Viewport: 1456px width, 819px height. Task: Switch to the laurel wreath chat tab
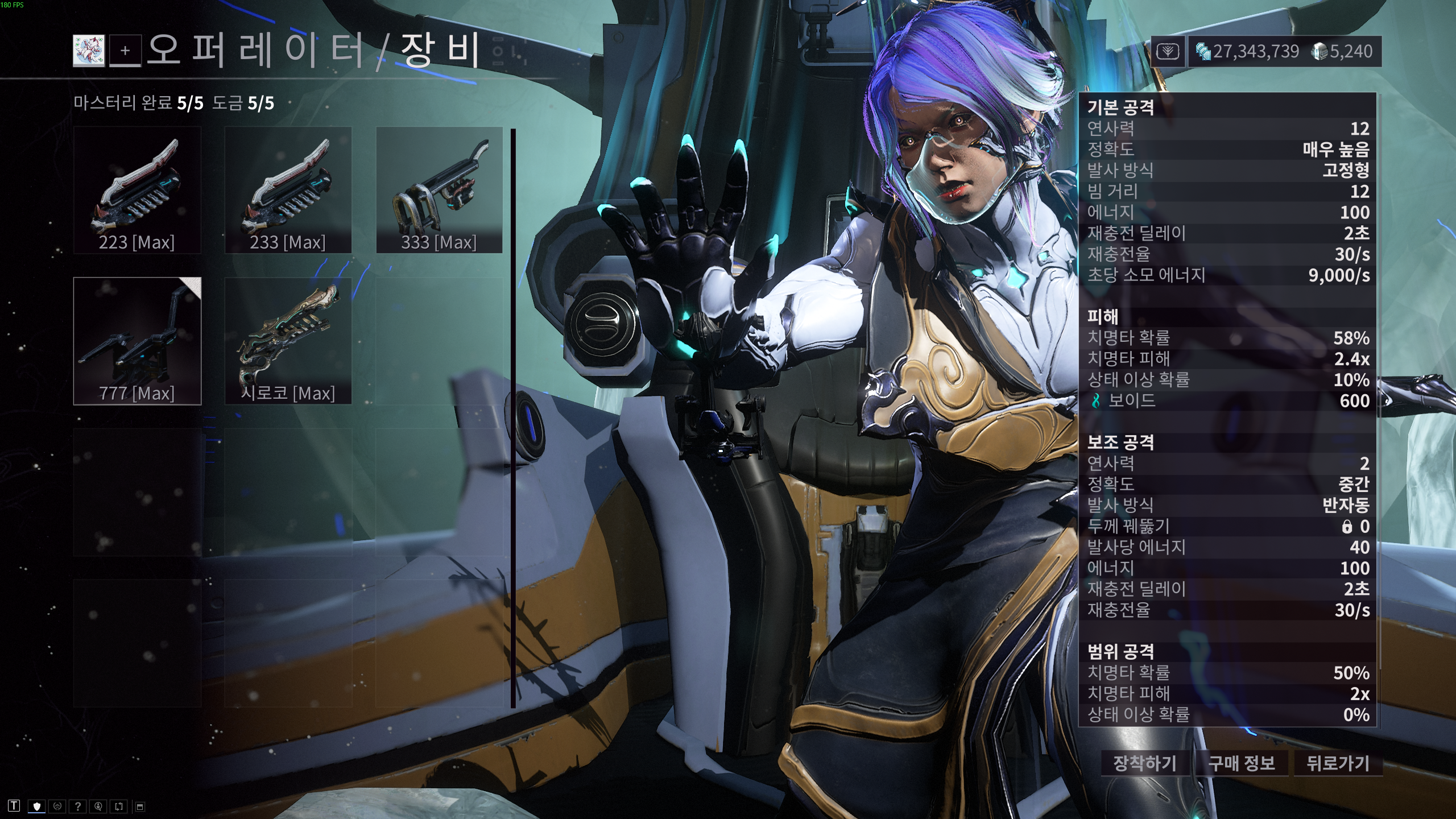click(57, 806)
